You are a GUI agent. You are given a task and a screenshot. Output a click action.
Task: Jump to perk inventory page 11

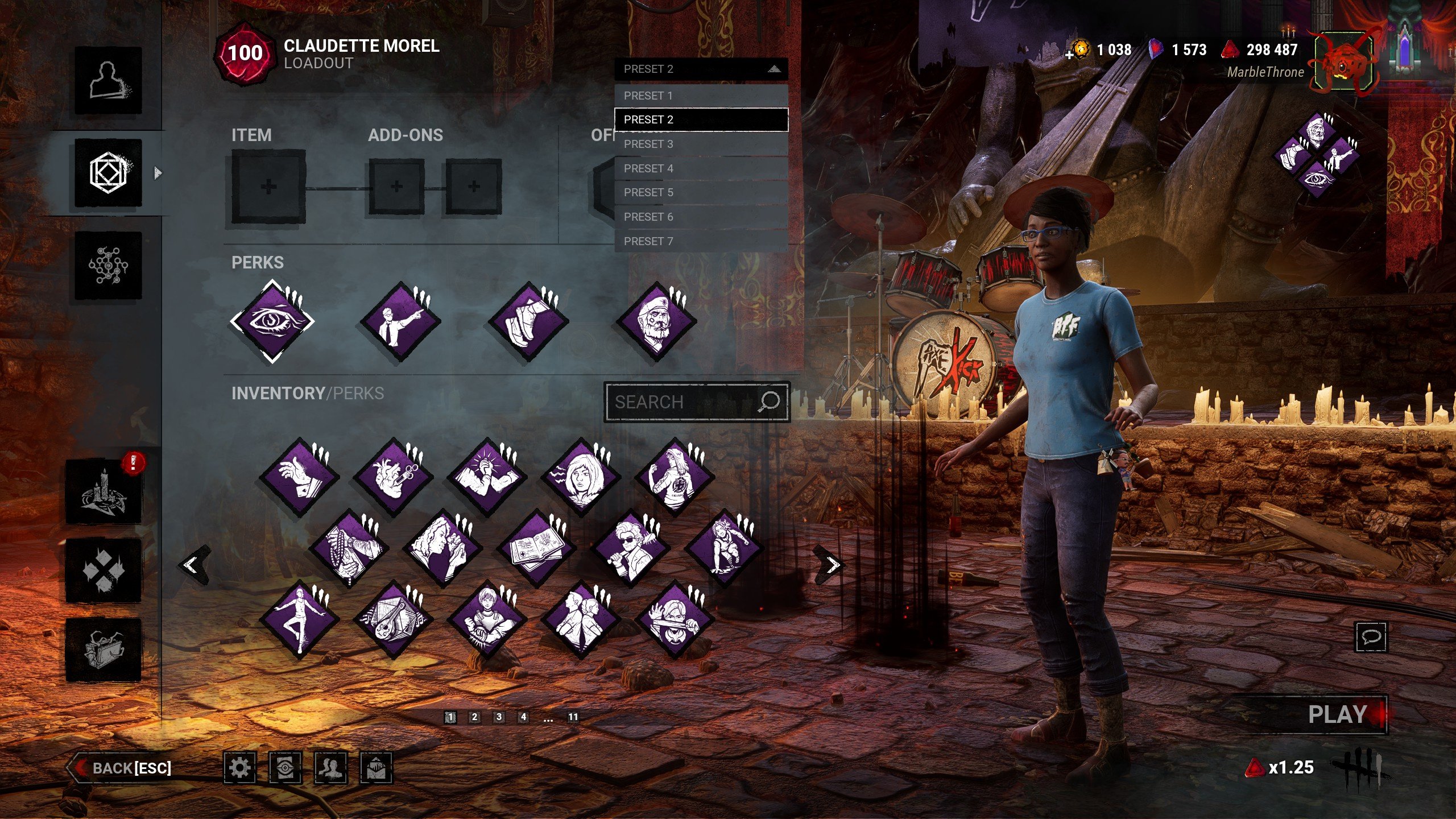[573, 717]
